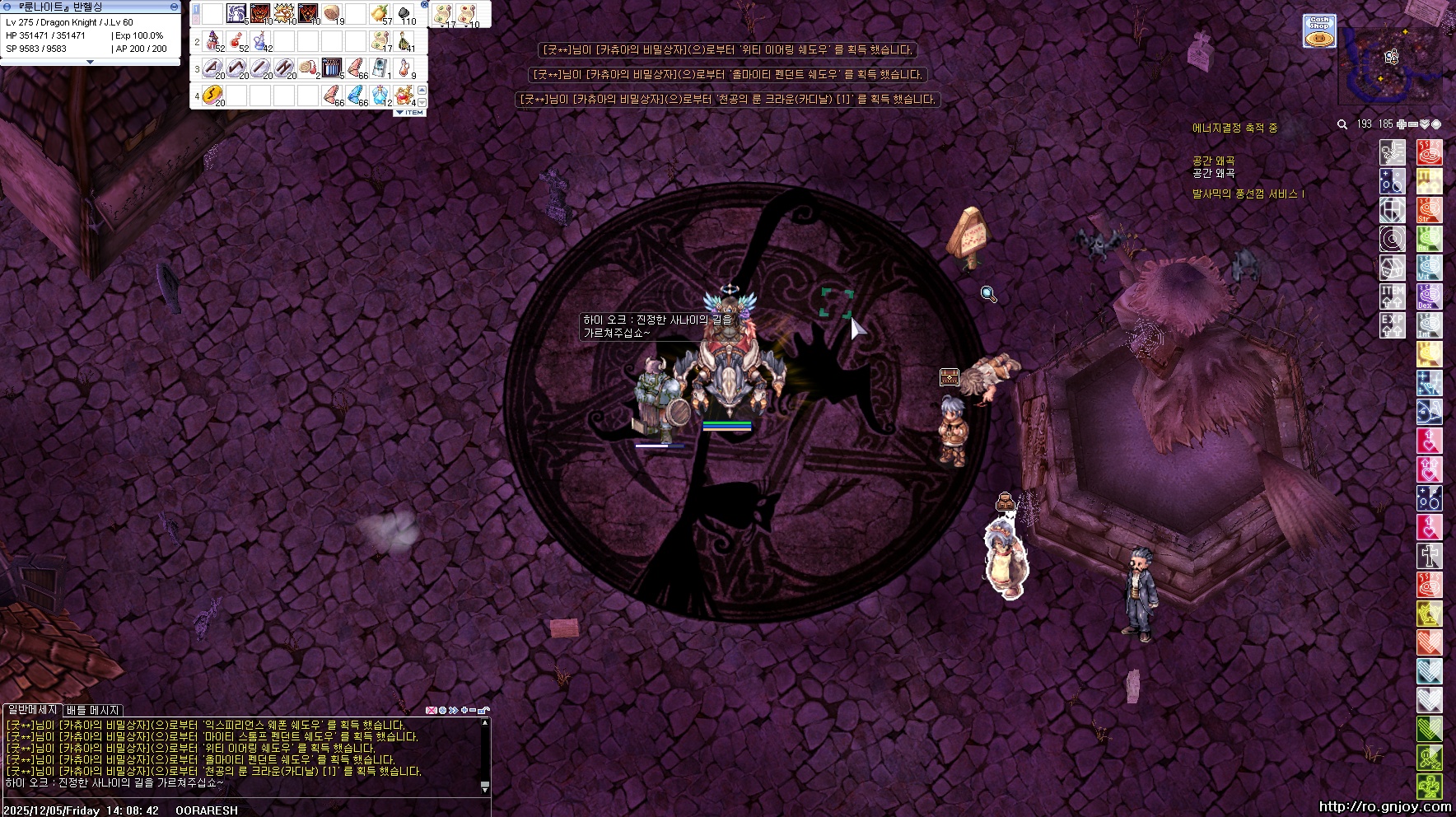Click the Dex food buff icon
Image resolution: width=1456 pixels, height=817 pixels.
1429,296
